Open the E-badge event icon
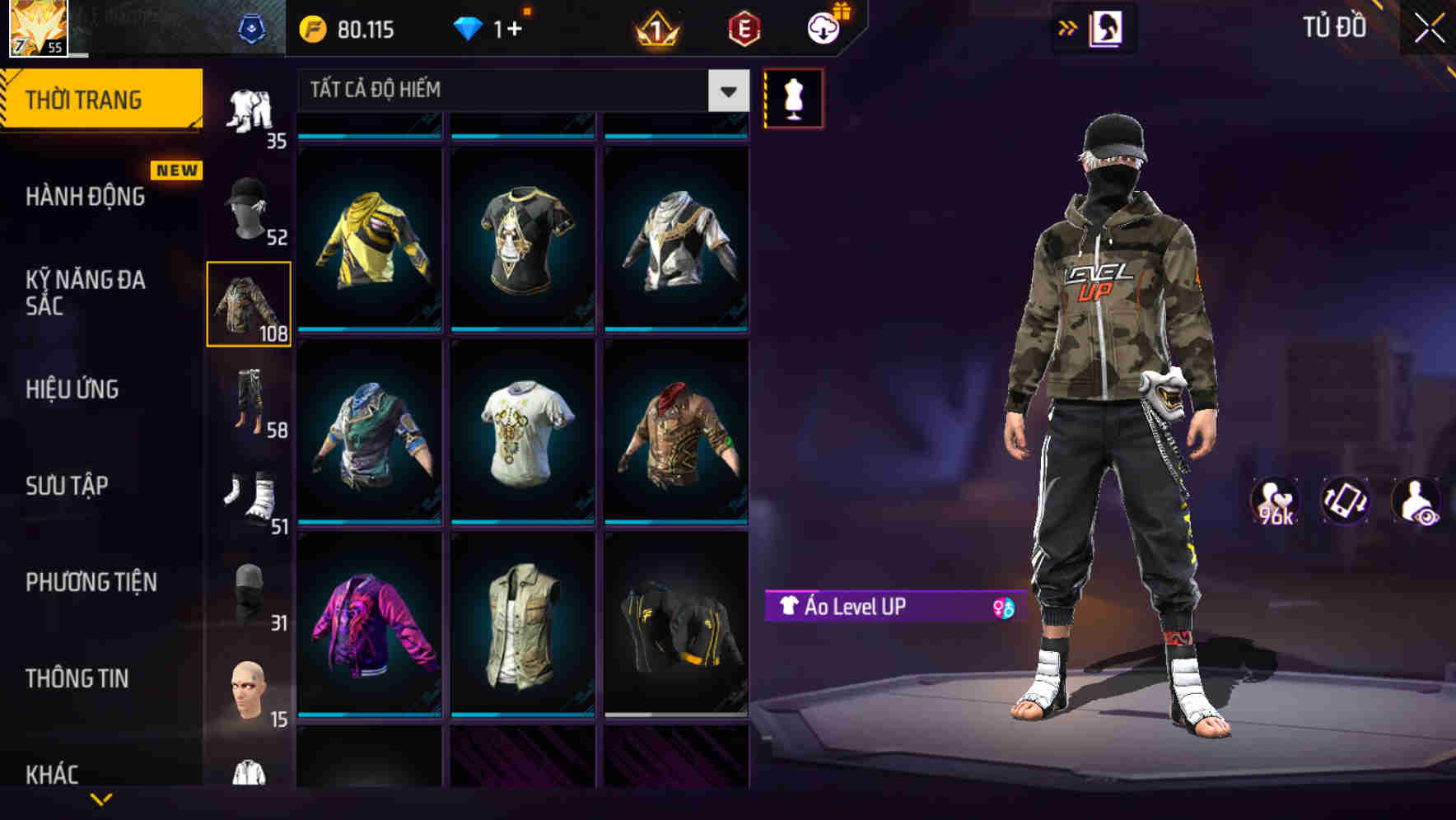Viewport: 1456px width, 820px height. pos(742,28)
